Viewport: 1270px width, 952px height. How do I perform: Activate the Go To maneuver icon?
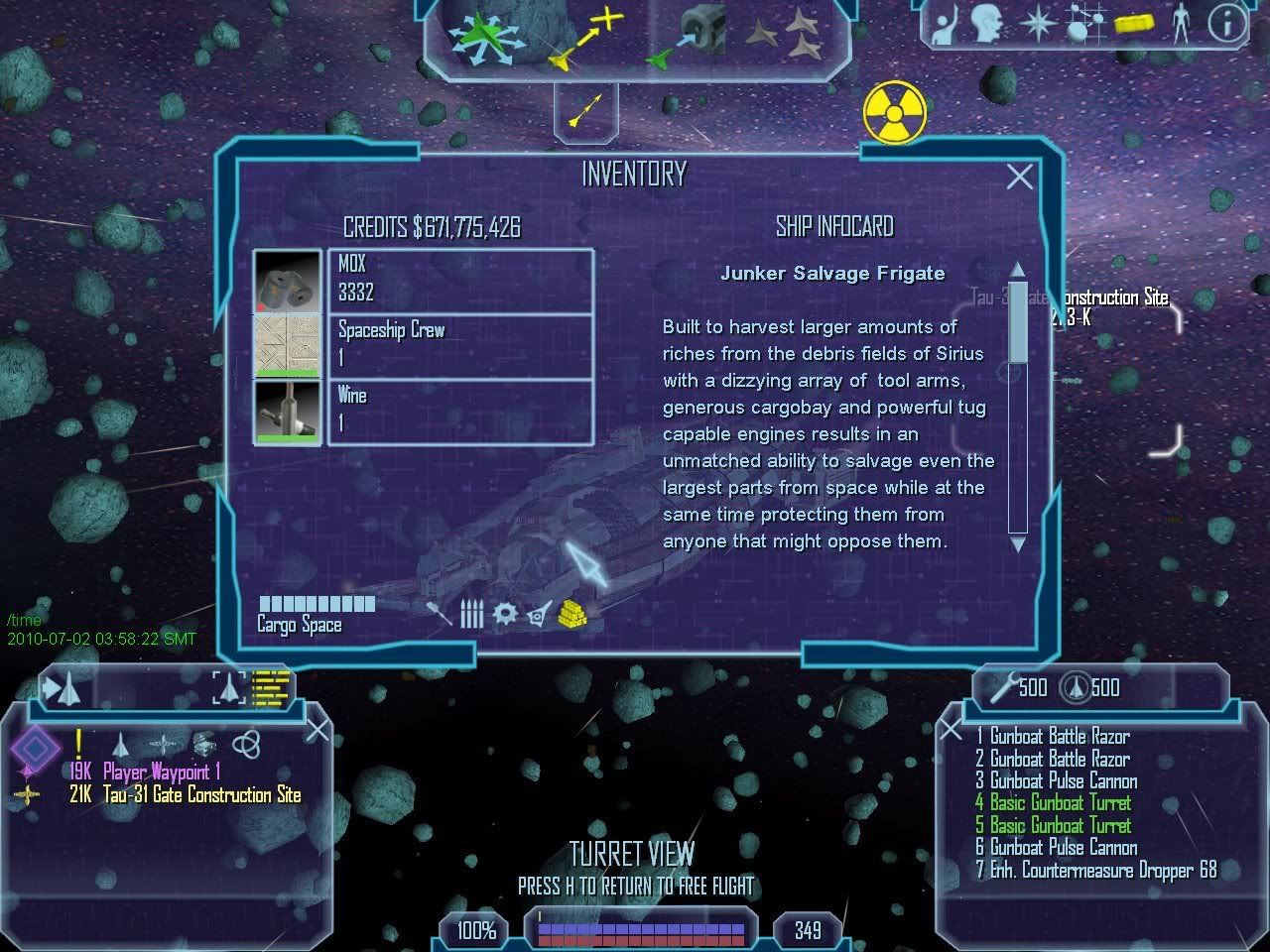pyautogui.click(x=585, y=40)
